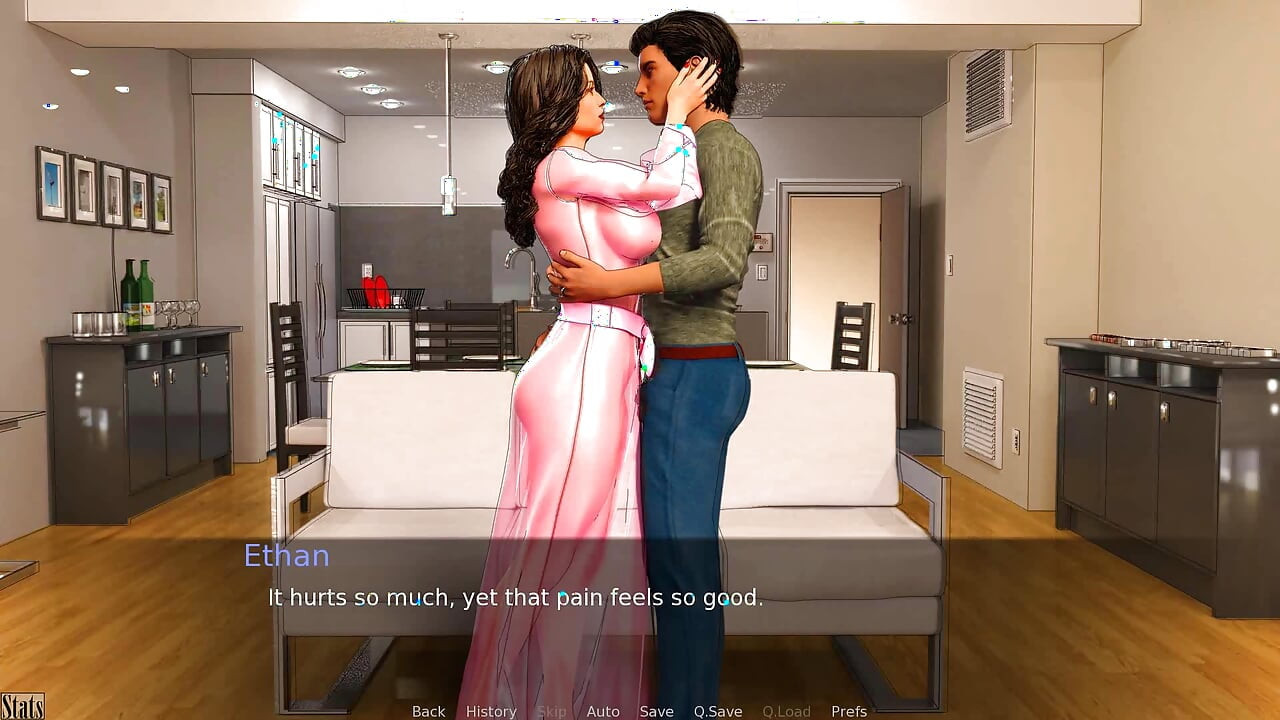
Task: Open the Save game screen
Action: [x=657, y=711]
